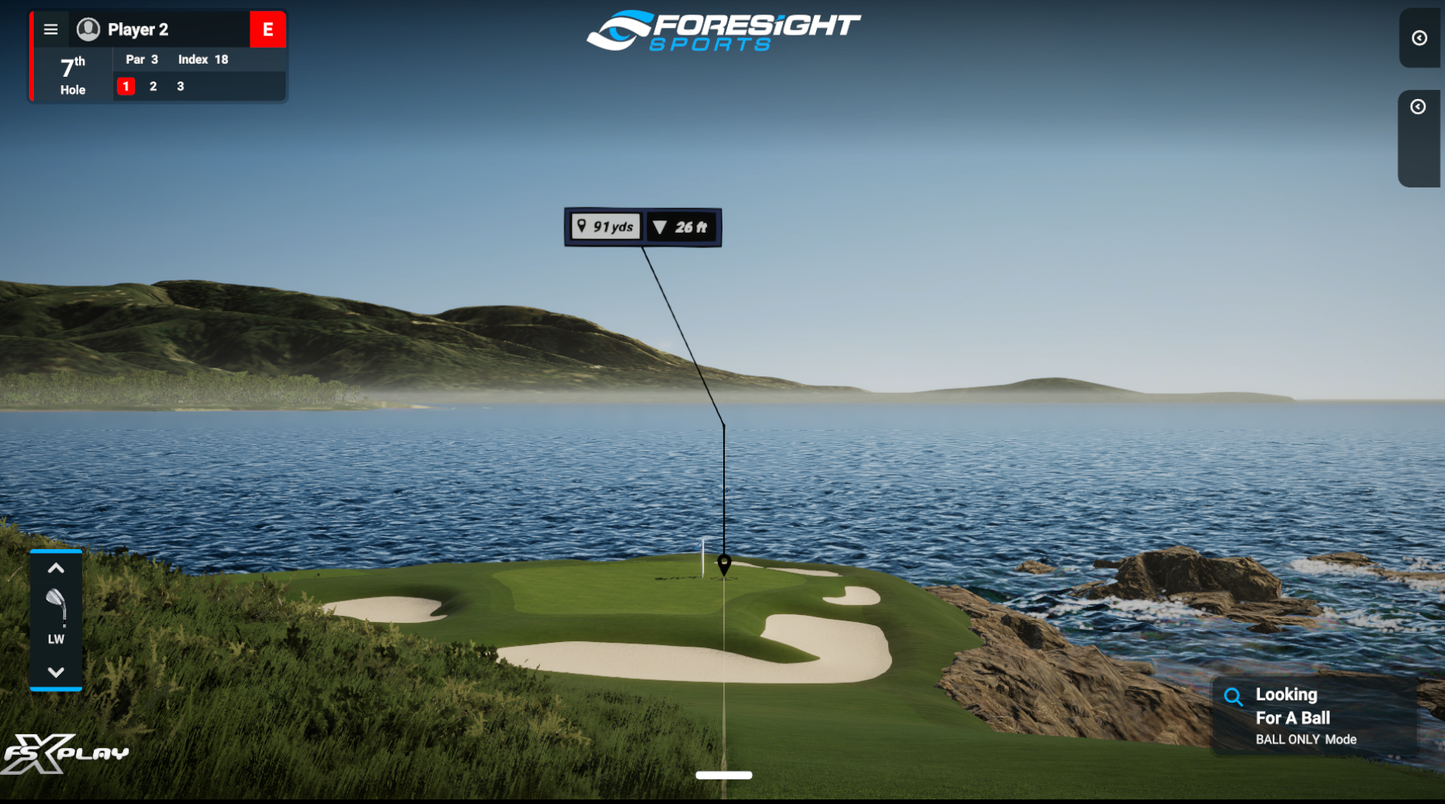Select shot 1 on the scorecard strip
This screenshot has height=804, width=1445.
pos(125,86)
